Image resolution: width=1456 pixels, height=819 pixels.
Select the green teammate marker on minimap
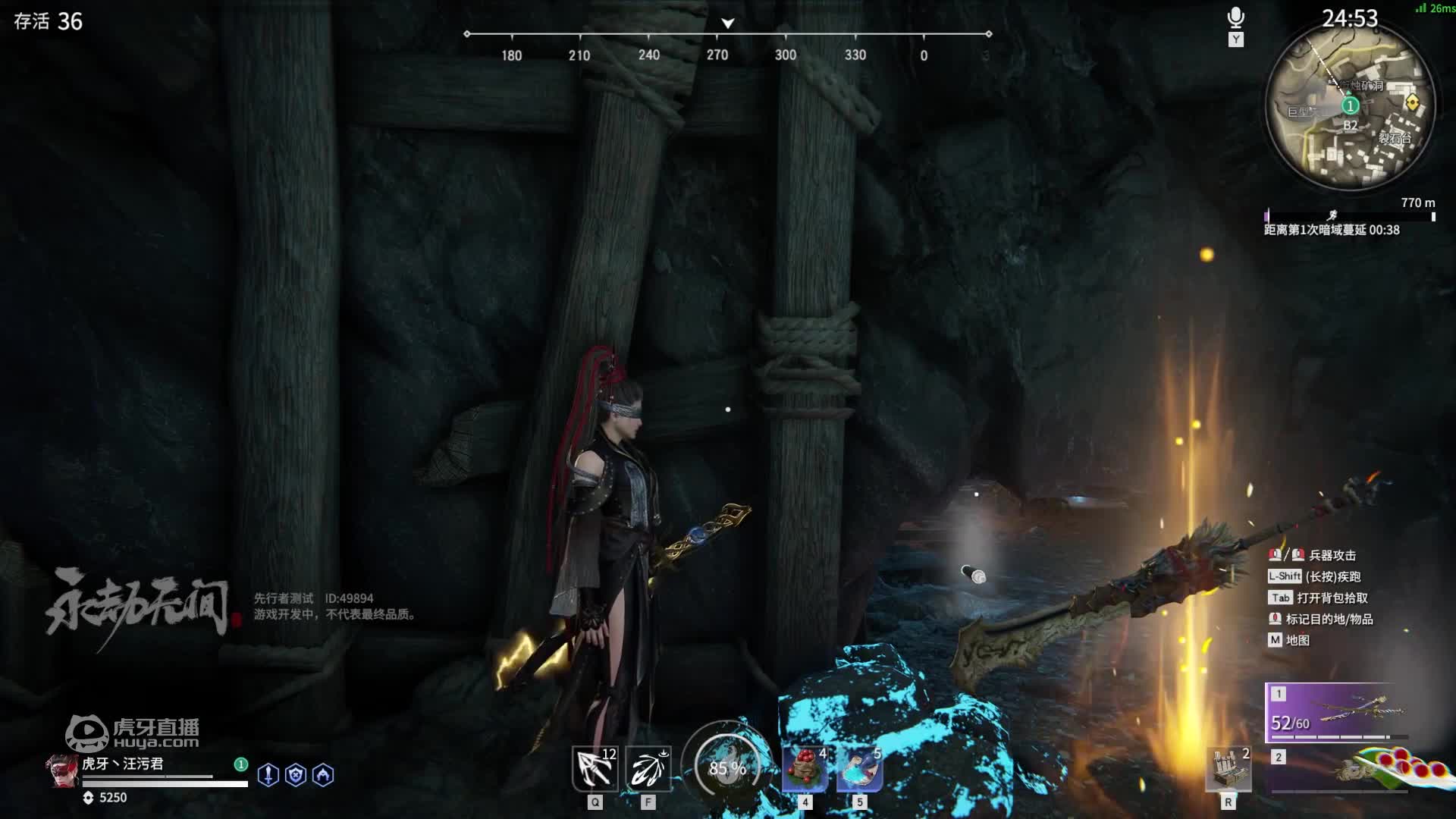click(1350, 105)
